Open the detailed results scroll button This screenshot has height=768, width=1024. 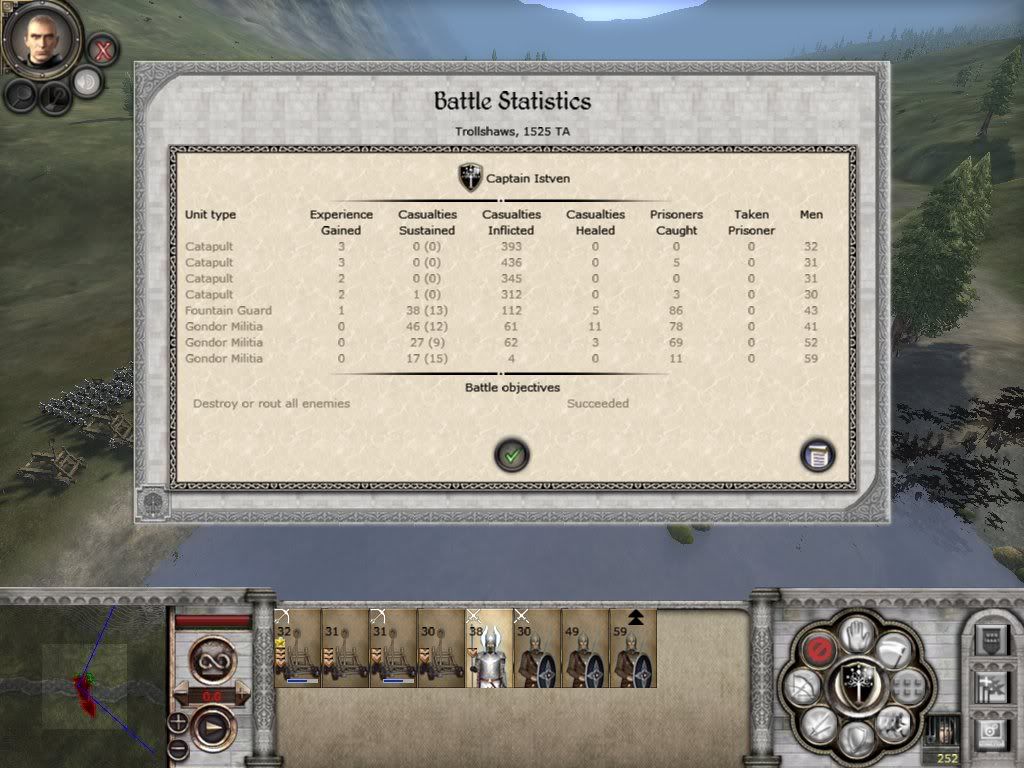tap(817, 456)
